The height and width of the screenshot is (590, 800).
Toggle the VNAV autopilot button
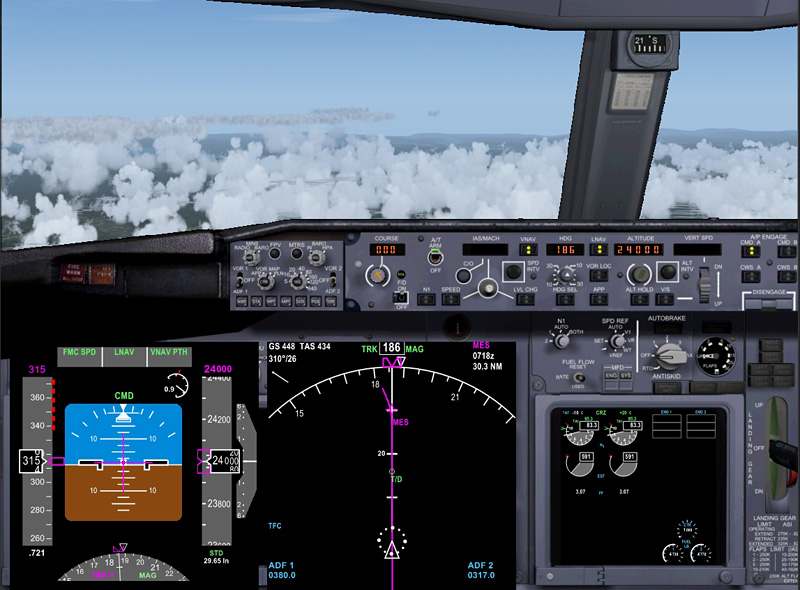click(527, 249)
